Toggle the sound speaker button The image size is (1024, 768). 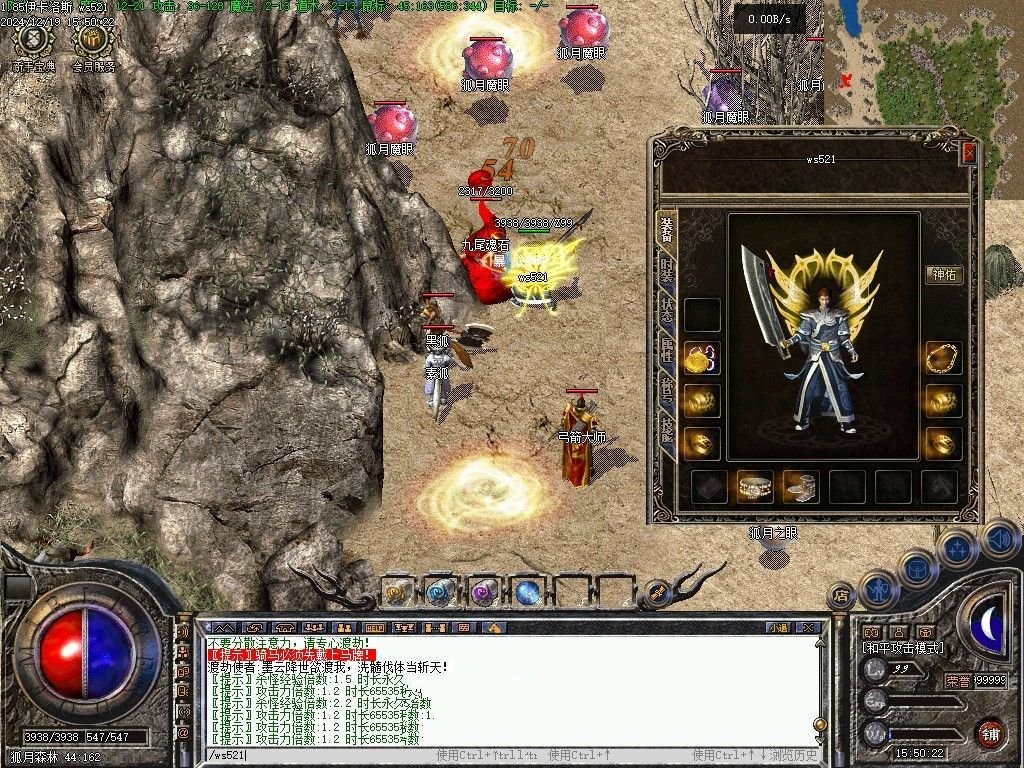(x=999, y=539)
